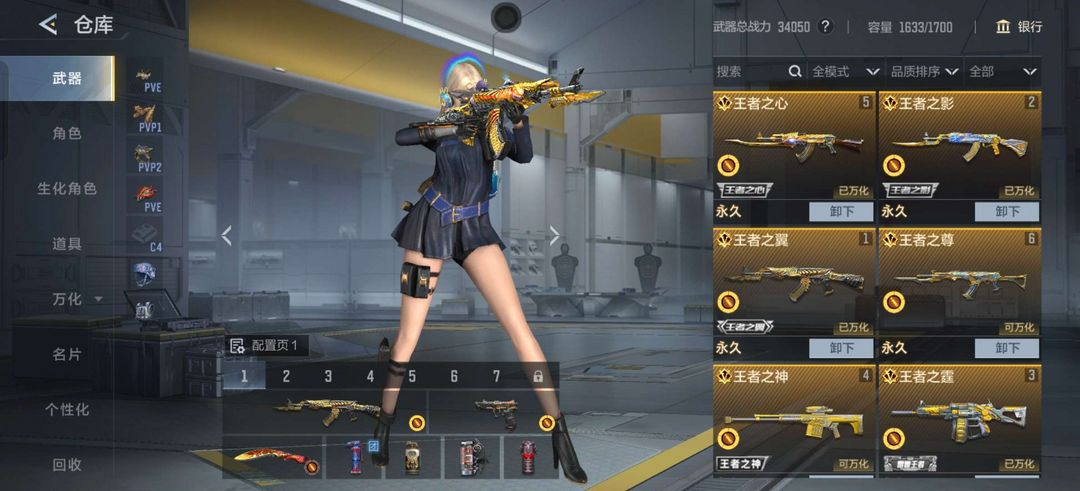The width and height of the screenshot is (1080, 491).
Task: Go back using the arrow beside 仓库
Action: pos(47,25)
